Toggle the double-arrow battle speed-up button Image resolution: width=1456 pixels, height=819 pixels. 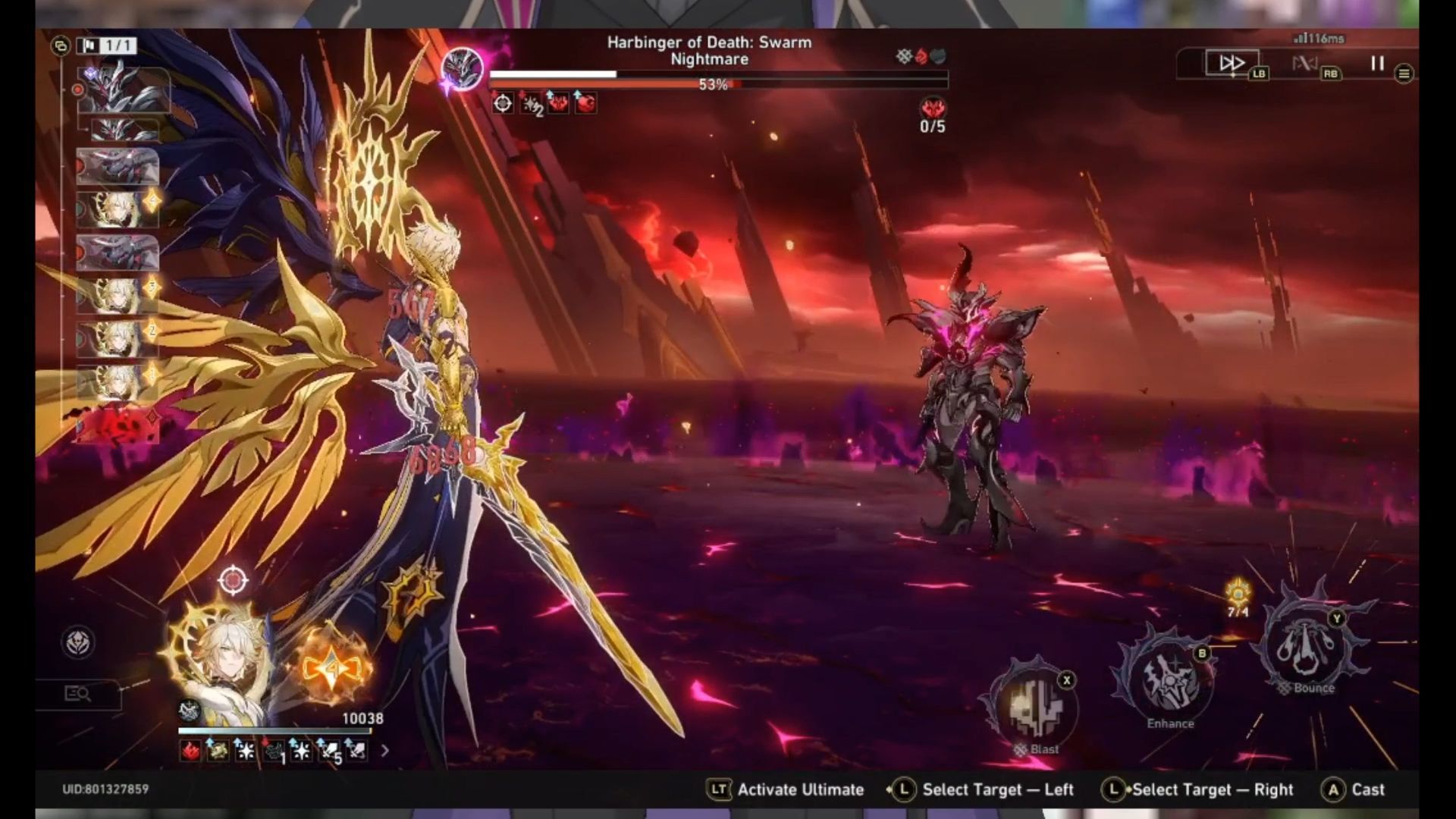[1231, 63]
